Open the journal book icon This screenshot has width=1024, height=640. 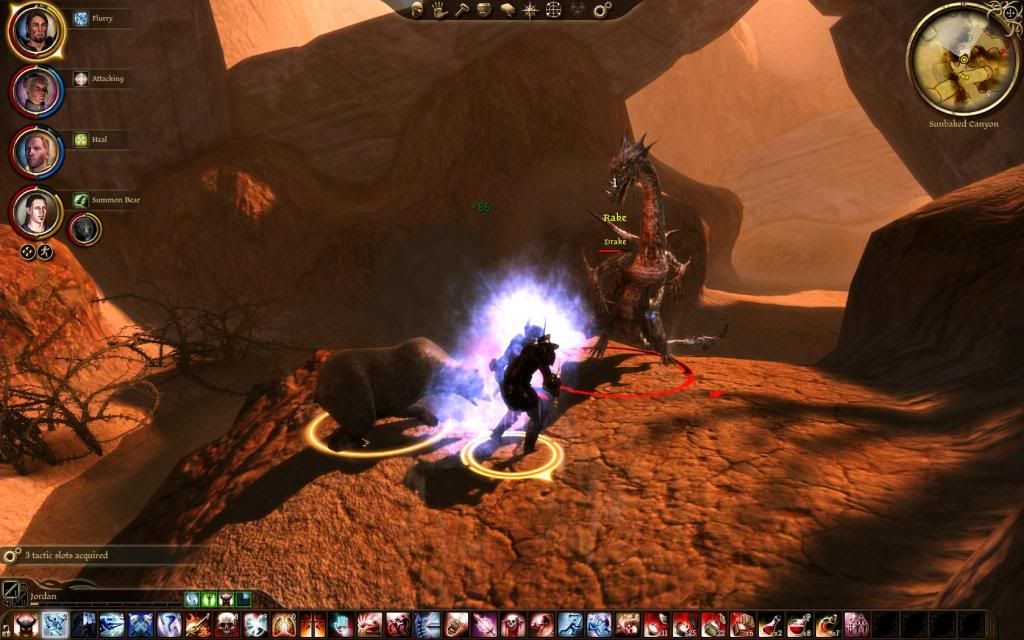click(x=508, y=10)
